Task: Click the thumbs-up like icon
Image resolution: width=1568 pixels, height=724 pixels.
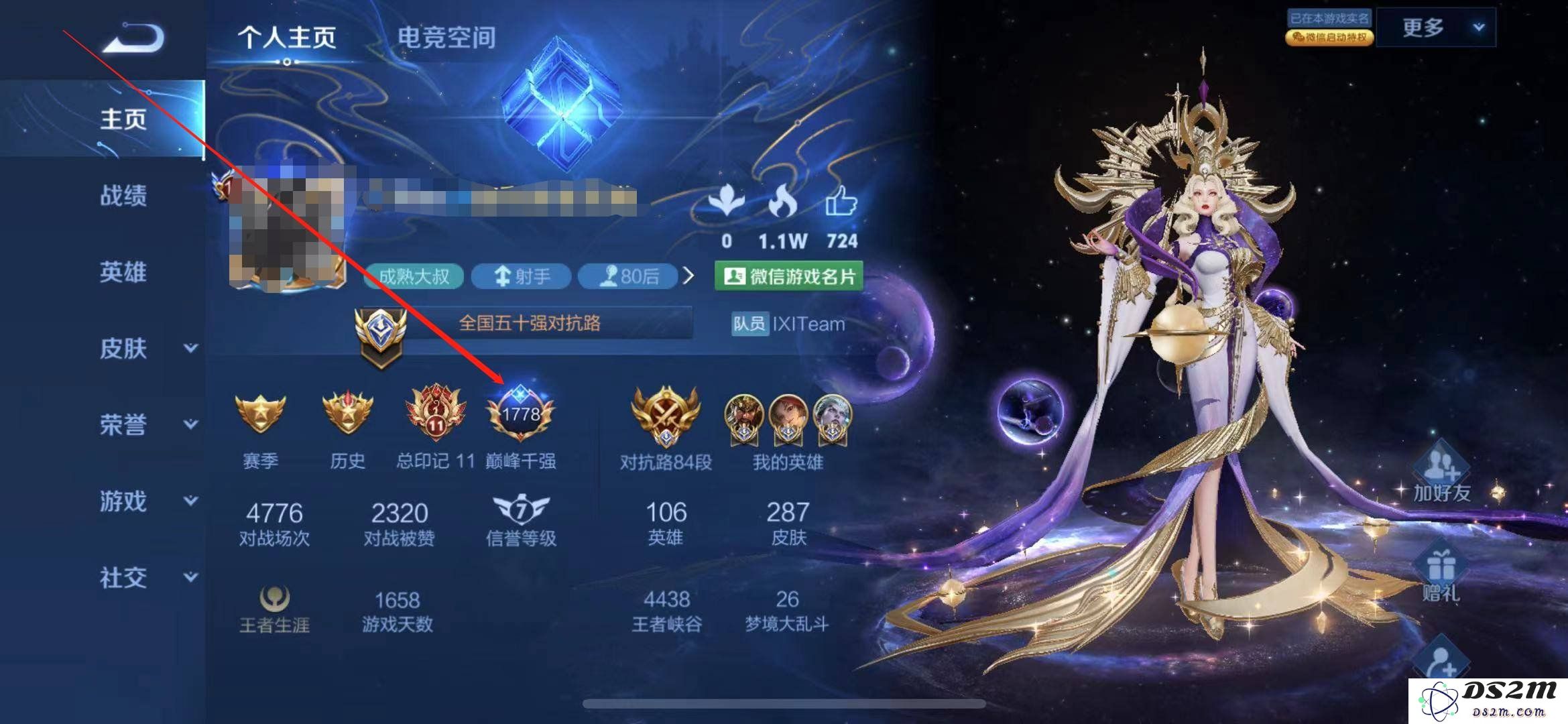Action: (x=841, y=201)
